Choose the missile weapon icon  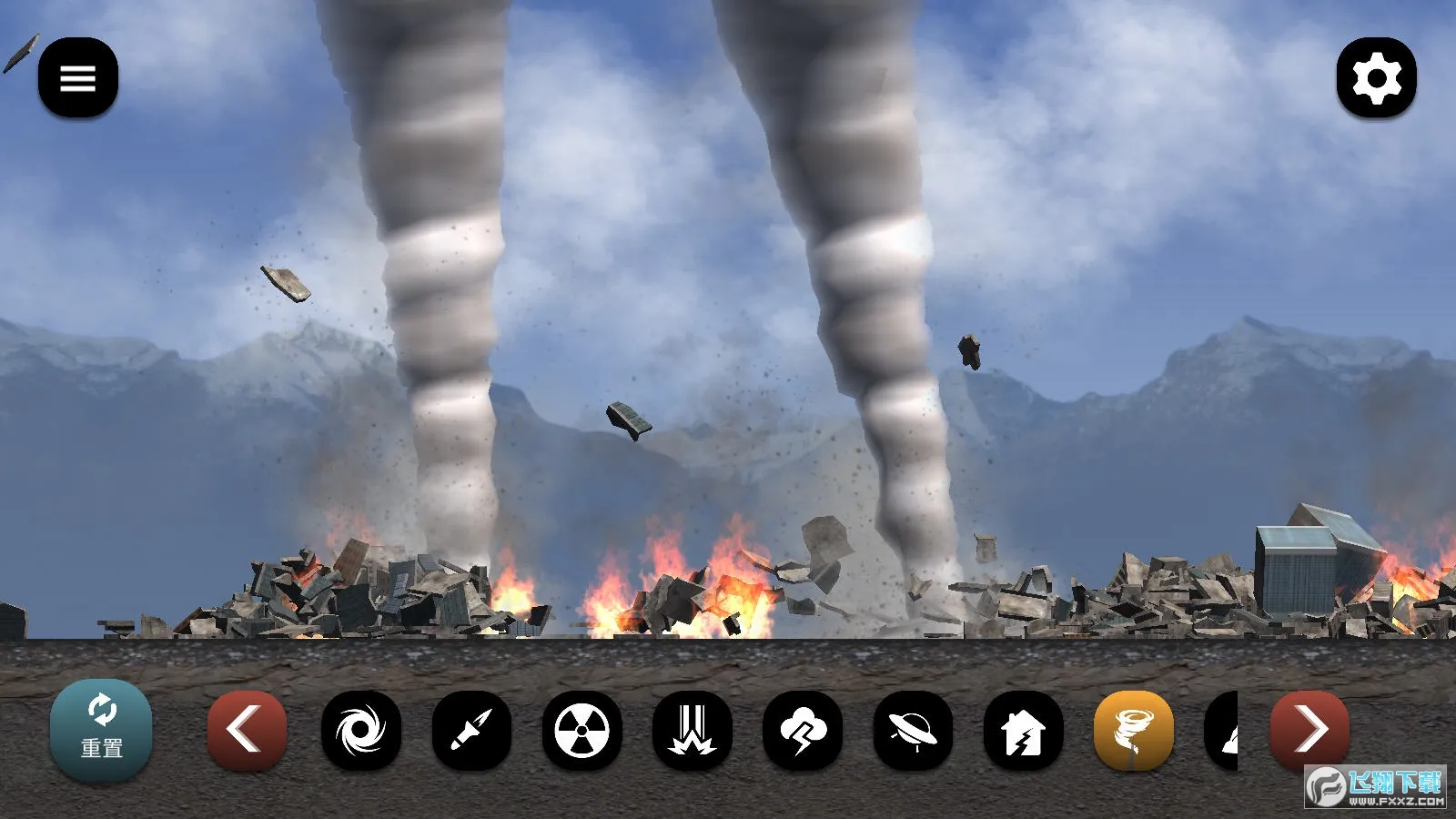point(471,730)
